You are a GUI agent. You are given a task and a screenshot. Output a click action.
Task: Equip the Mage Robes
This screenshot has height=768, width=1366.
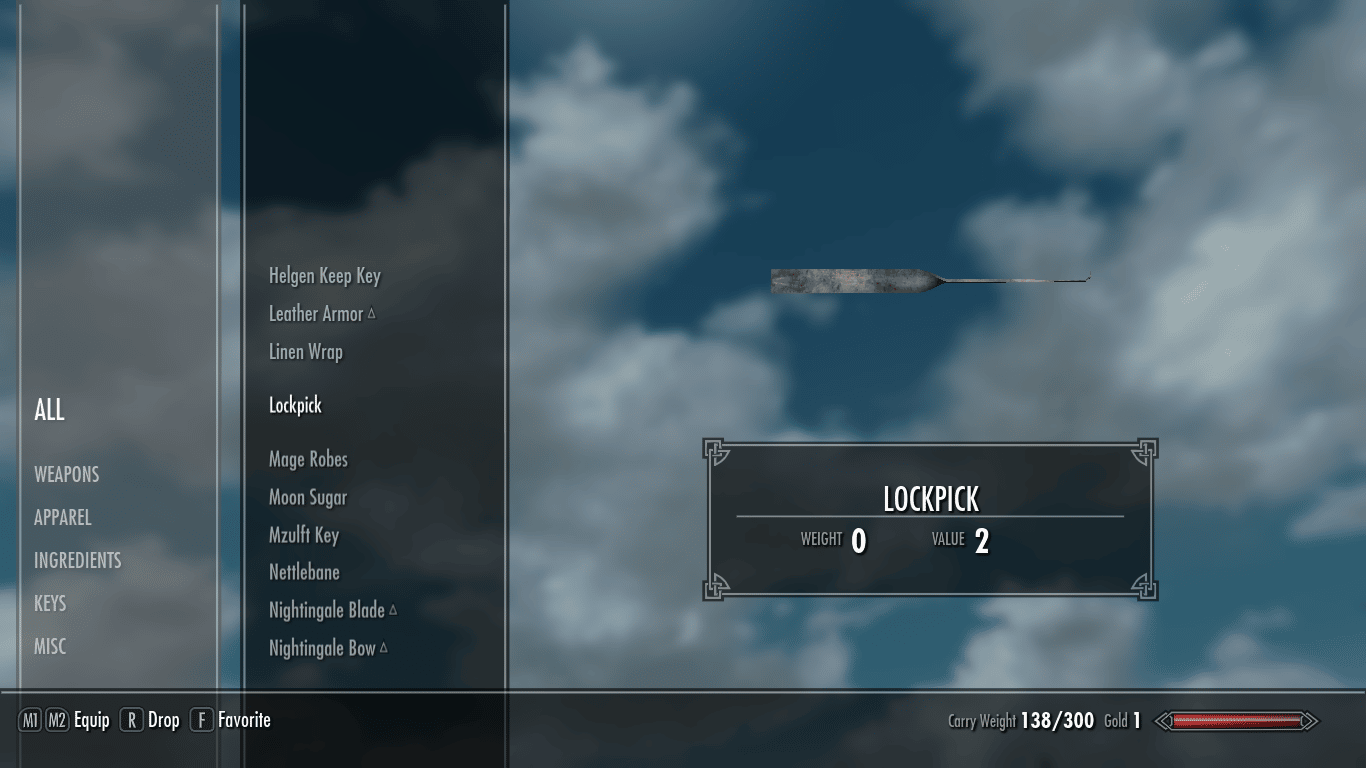(310, 459)
